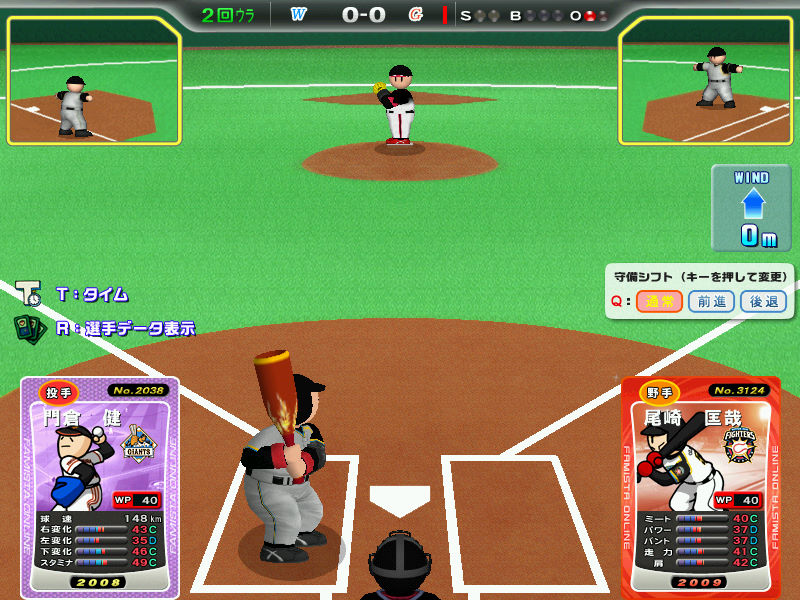Click the first base runner camera view
Image resolution: width=800 pixels, height=600 pixels.
(709, 81)
